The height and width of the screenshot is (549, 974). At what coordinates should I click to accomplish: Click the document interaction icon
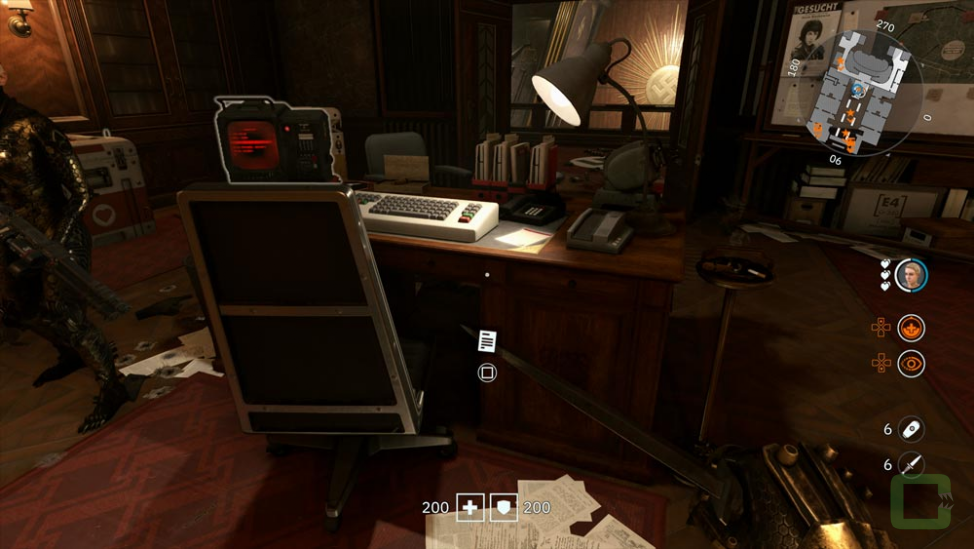pos(487,341)
